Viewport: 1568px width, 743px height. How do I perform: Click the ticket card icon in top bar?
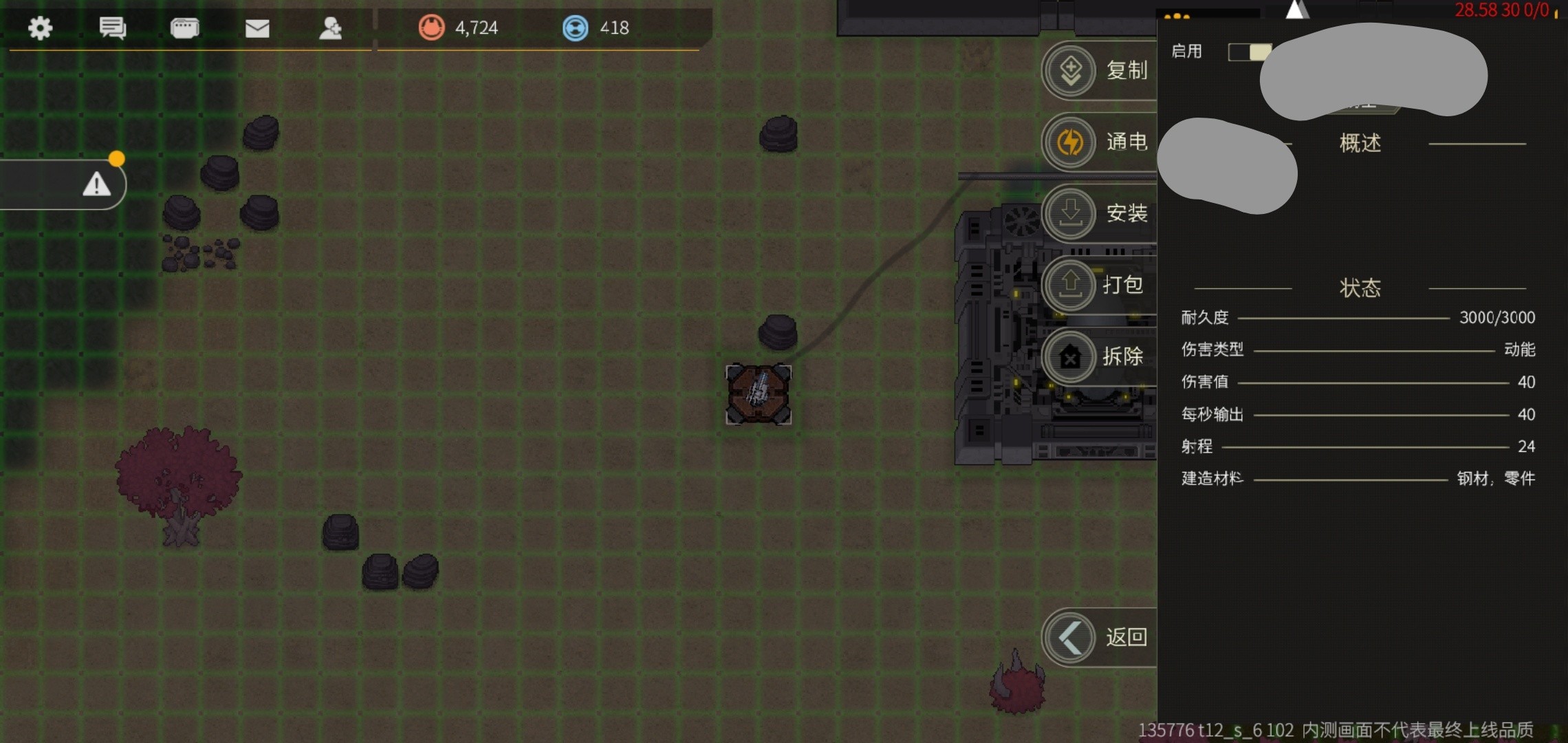click(184, 28)
